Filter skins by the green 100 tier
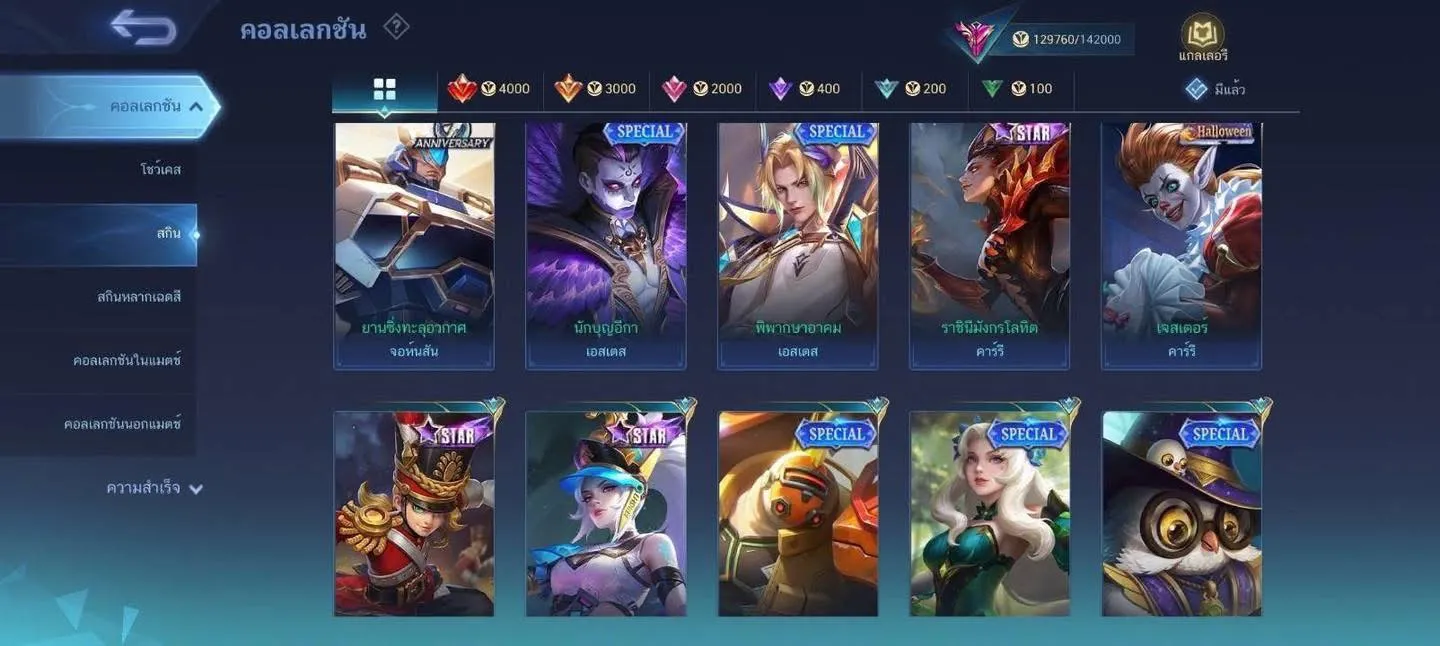1440x646 pixels. point(1016,89)
